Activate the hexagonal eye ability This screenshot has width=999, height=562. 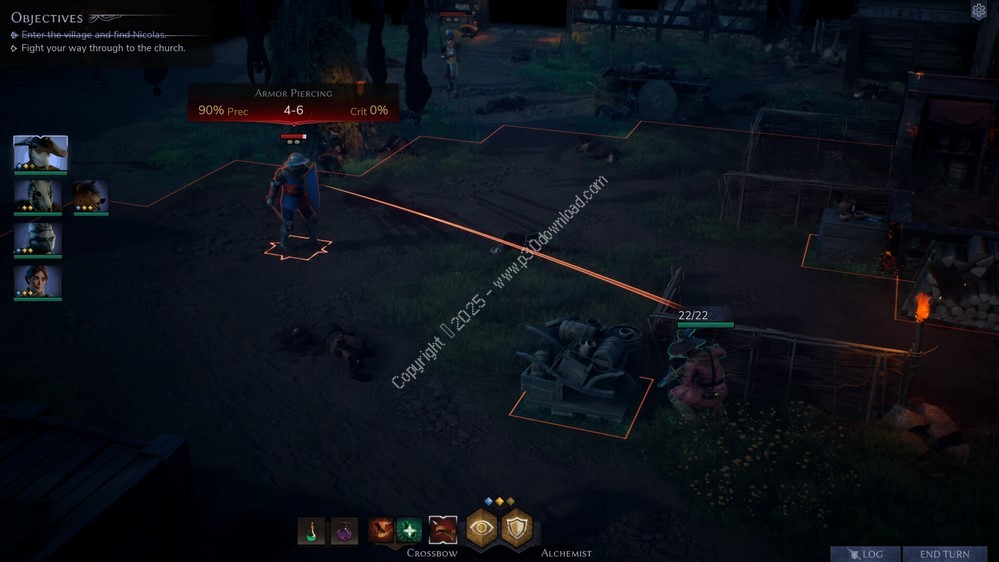482,529
